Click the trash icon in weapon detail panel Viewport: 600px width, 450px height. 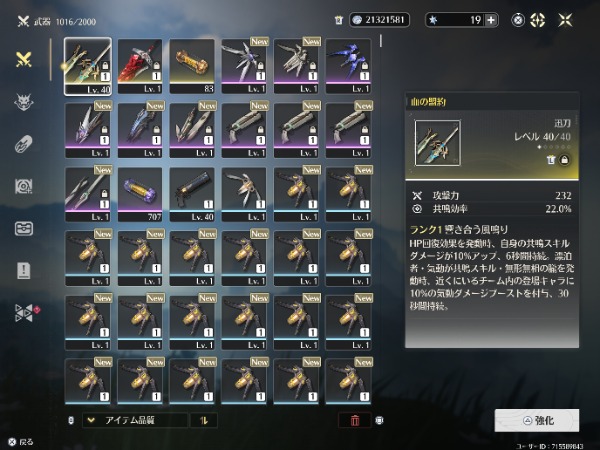(549, 159)
